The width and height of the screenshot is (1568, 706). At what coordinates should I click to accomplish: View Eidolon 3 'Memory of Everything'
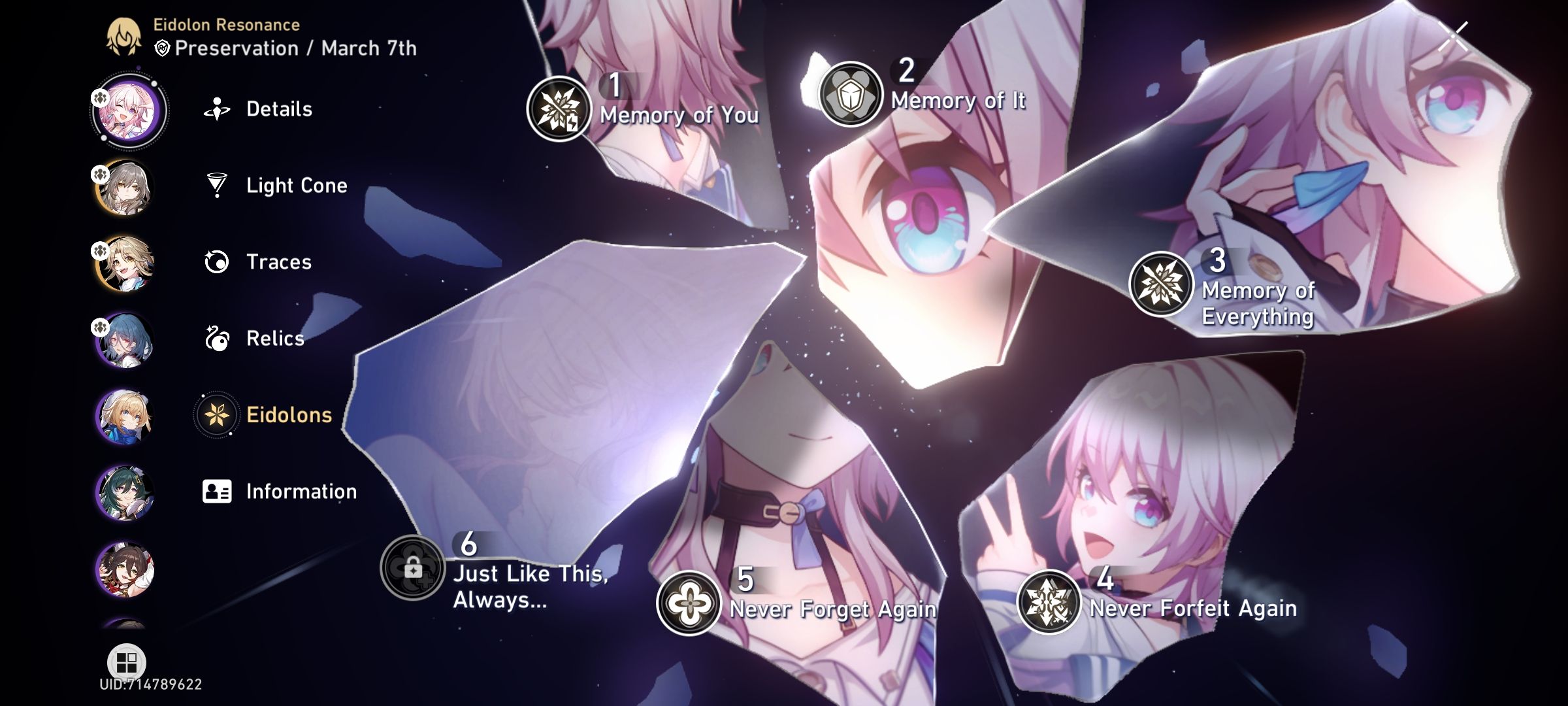pos(1160,283)
